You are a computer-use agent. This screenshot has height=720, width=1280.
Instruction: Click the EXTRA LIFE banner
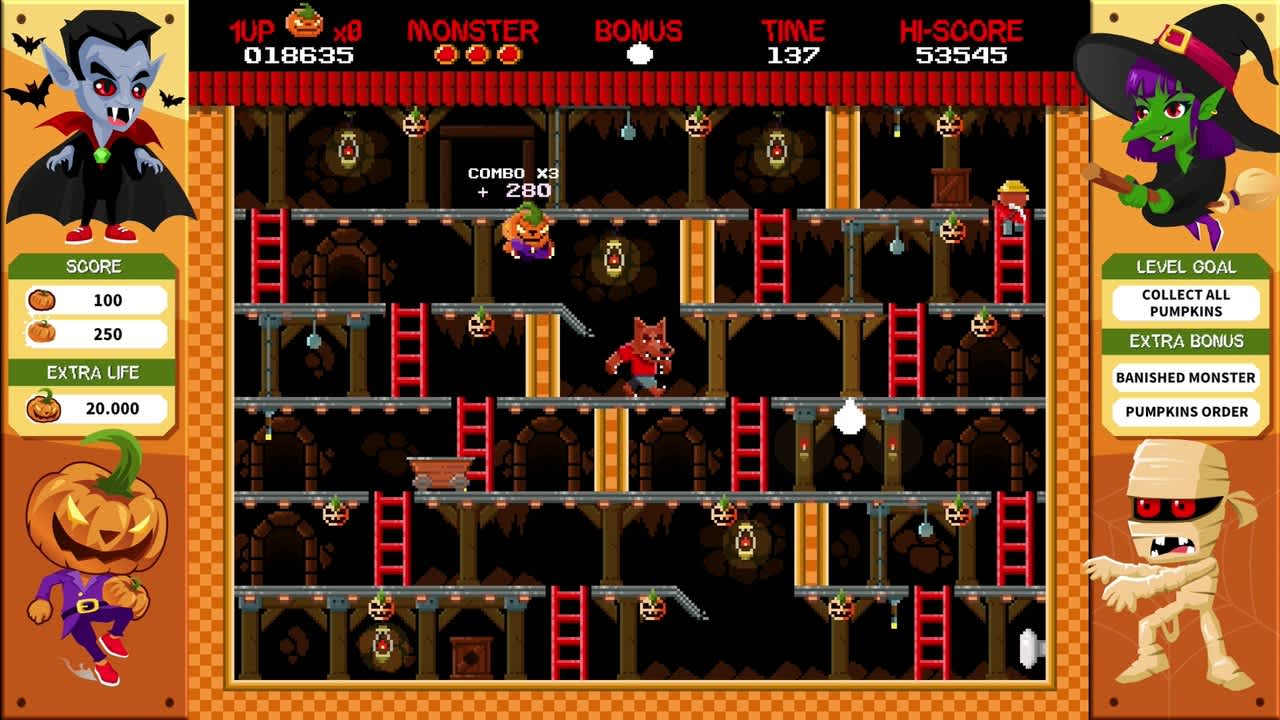95,373
